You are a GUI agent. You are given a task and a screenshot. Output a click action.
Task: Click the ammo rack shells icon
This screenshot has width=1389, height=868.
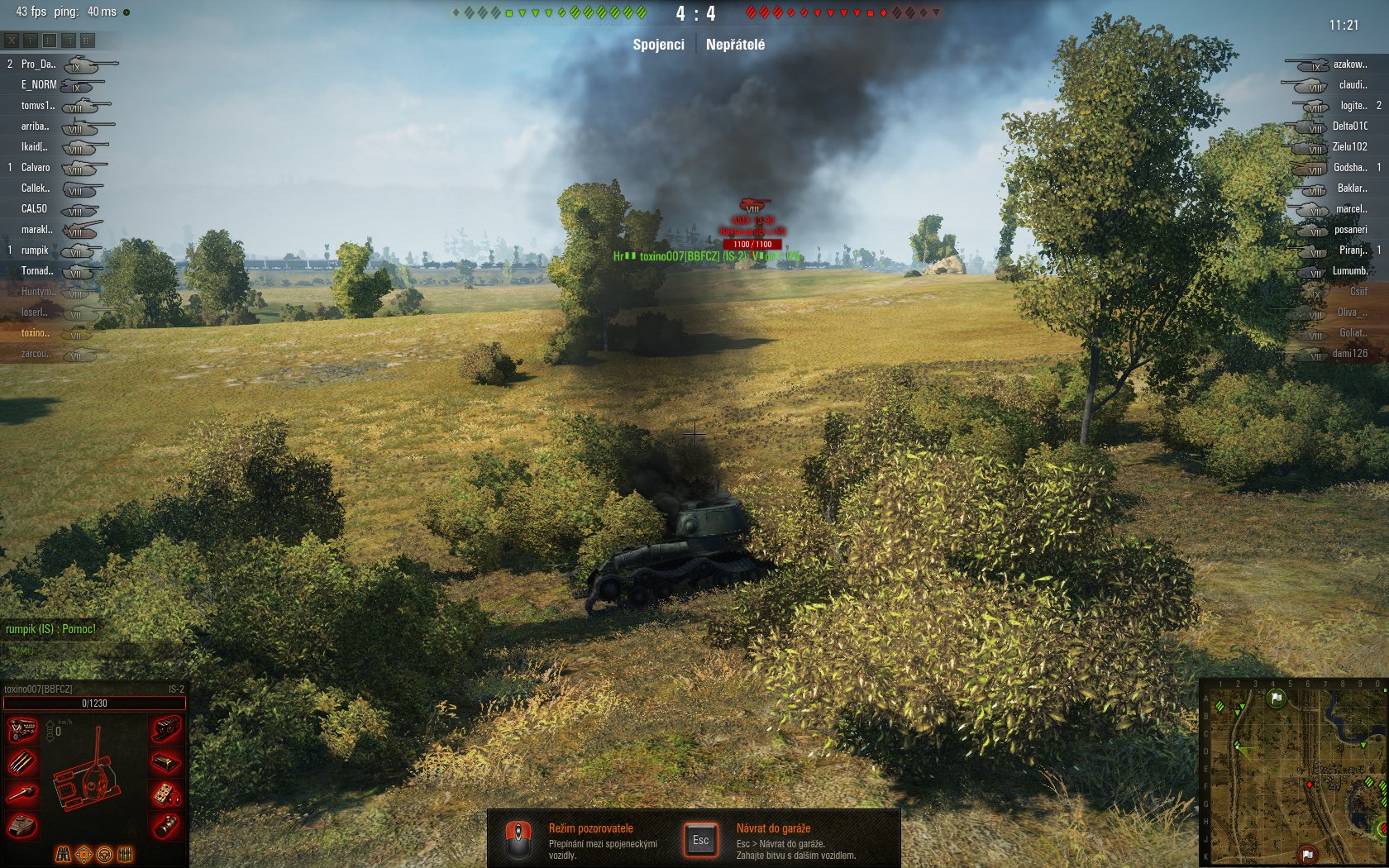coord(22,762)
